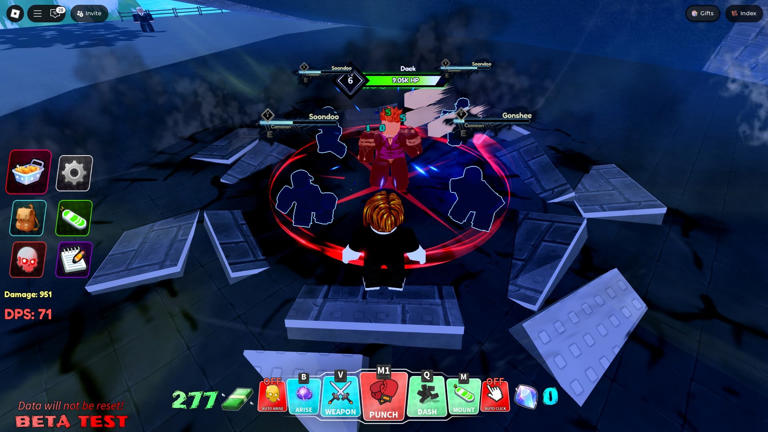Activate the Arise ability
Screen dimensions: 768x432
coord(304,397)
